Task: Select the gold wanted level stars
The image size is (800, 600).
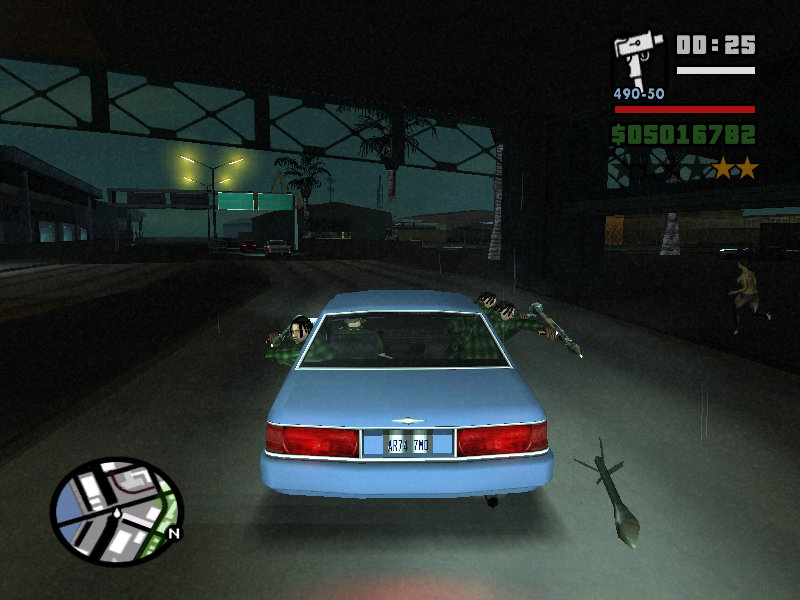Action: click(x=735, y=169)
